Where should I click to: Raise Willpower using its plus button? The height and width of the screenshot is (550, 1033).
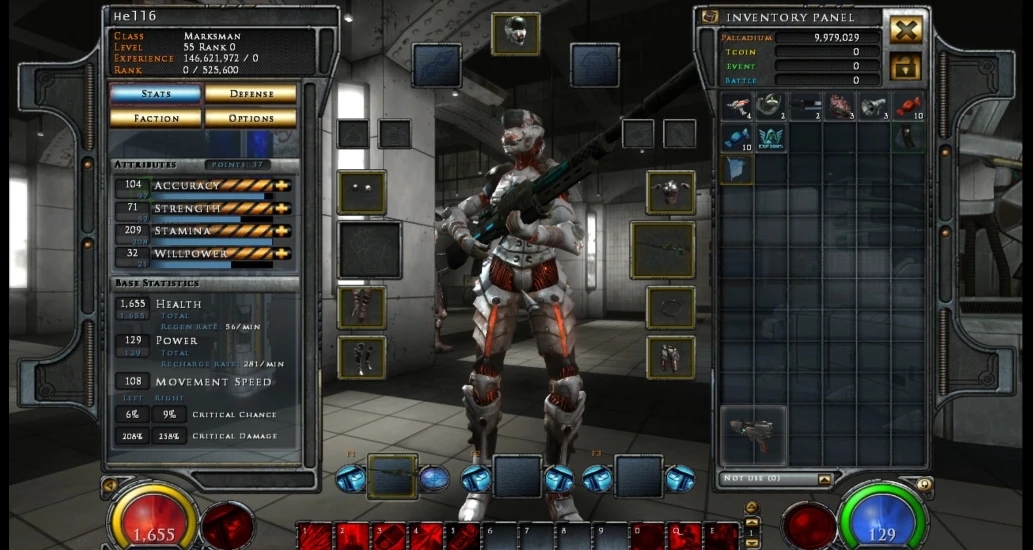283,253
